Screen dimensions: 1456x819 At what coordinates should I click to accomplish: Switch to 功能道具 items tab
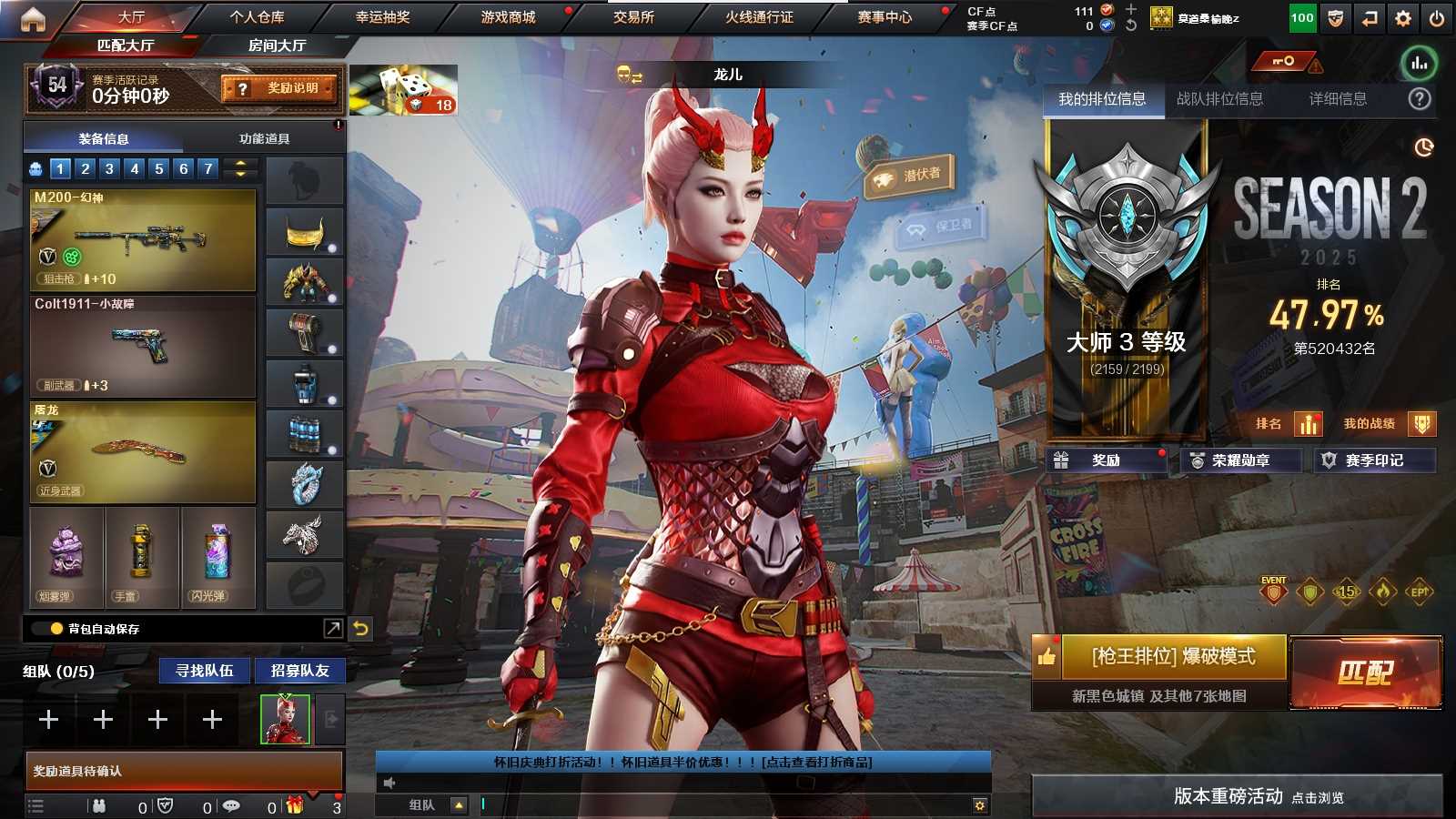[264, 138]
